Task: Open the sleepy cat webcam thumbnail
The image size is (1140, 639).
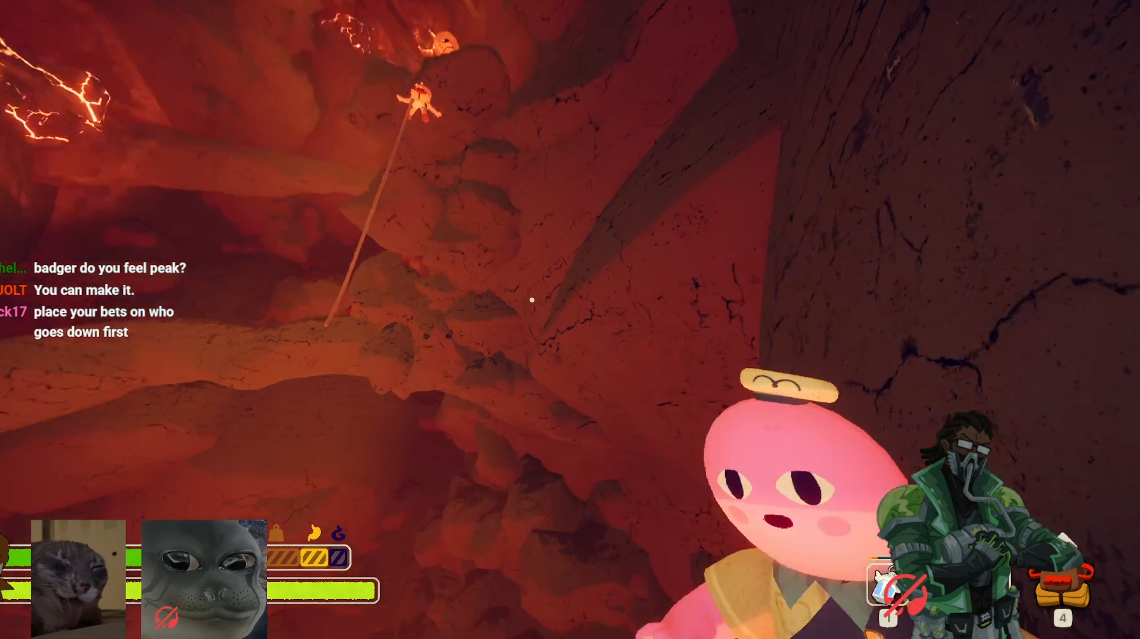Action: click(78, 578)
